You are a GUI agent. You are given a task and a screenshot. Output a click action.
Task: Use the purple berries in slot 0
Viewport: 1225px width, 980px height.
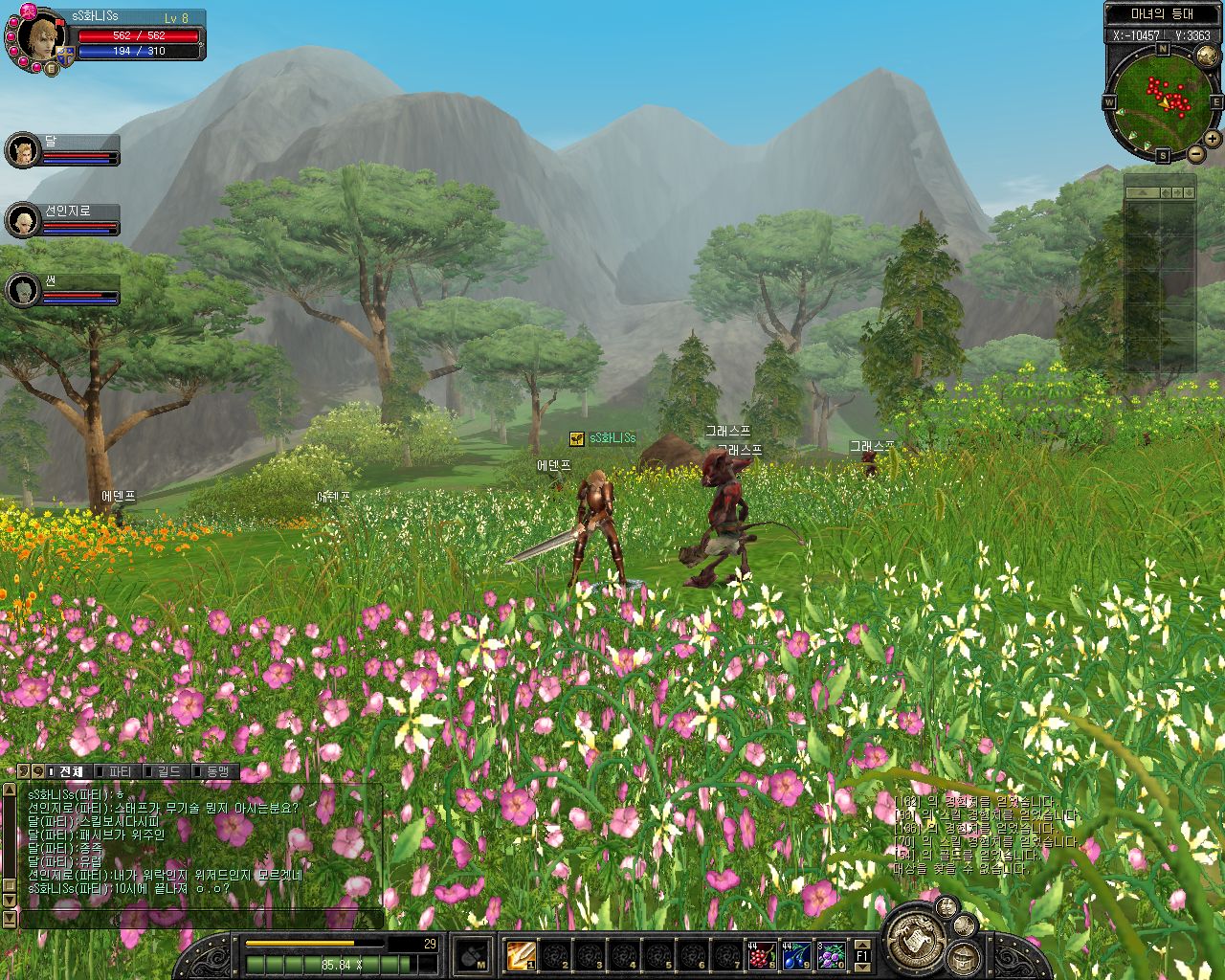point(831,954)
